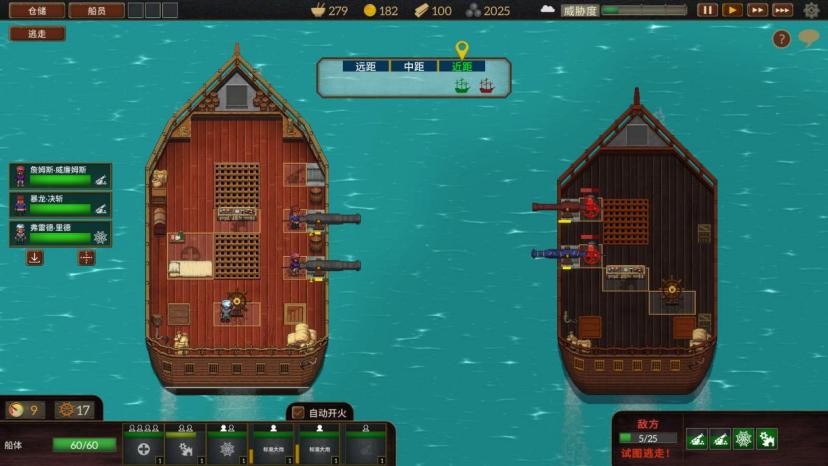This screenshot has height=466, width=828.
Task: Open the question mark help button
Action: [782, 39]
